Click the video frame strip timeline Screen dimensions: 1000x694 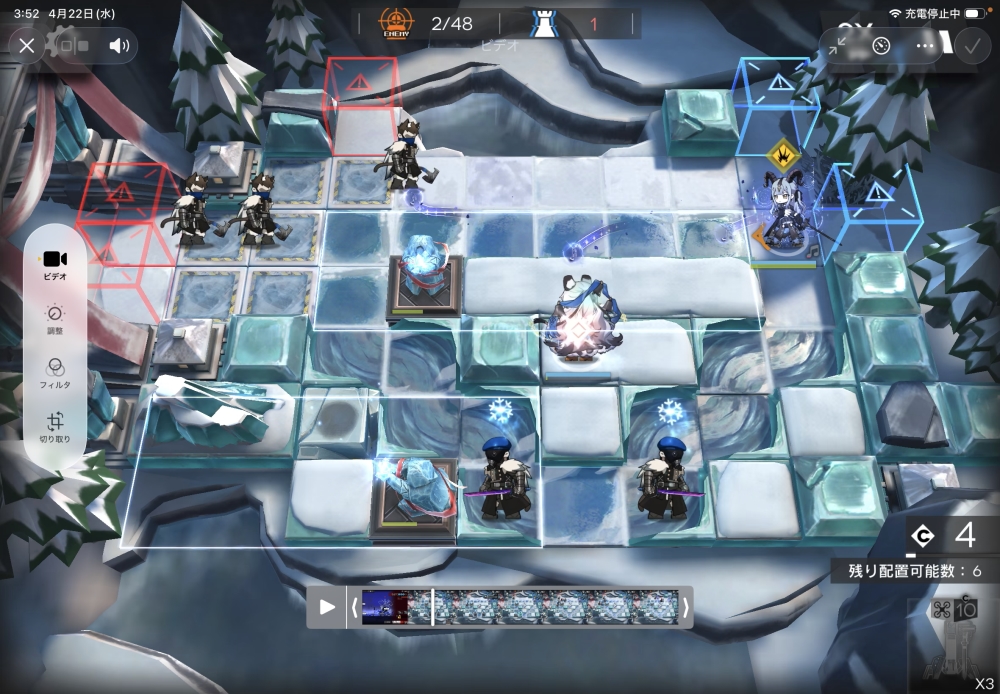(x=519, y=607)
